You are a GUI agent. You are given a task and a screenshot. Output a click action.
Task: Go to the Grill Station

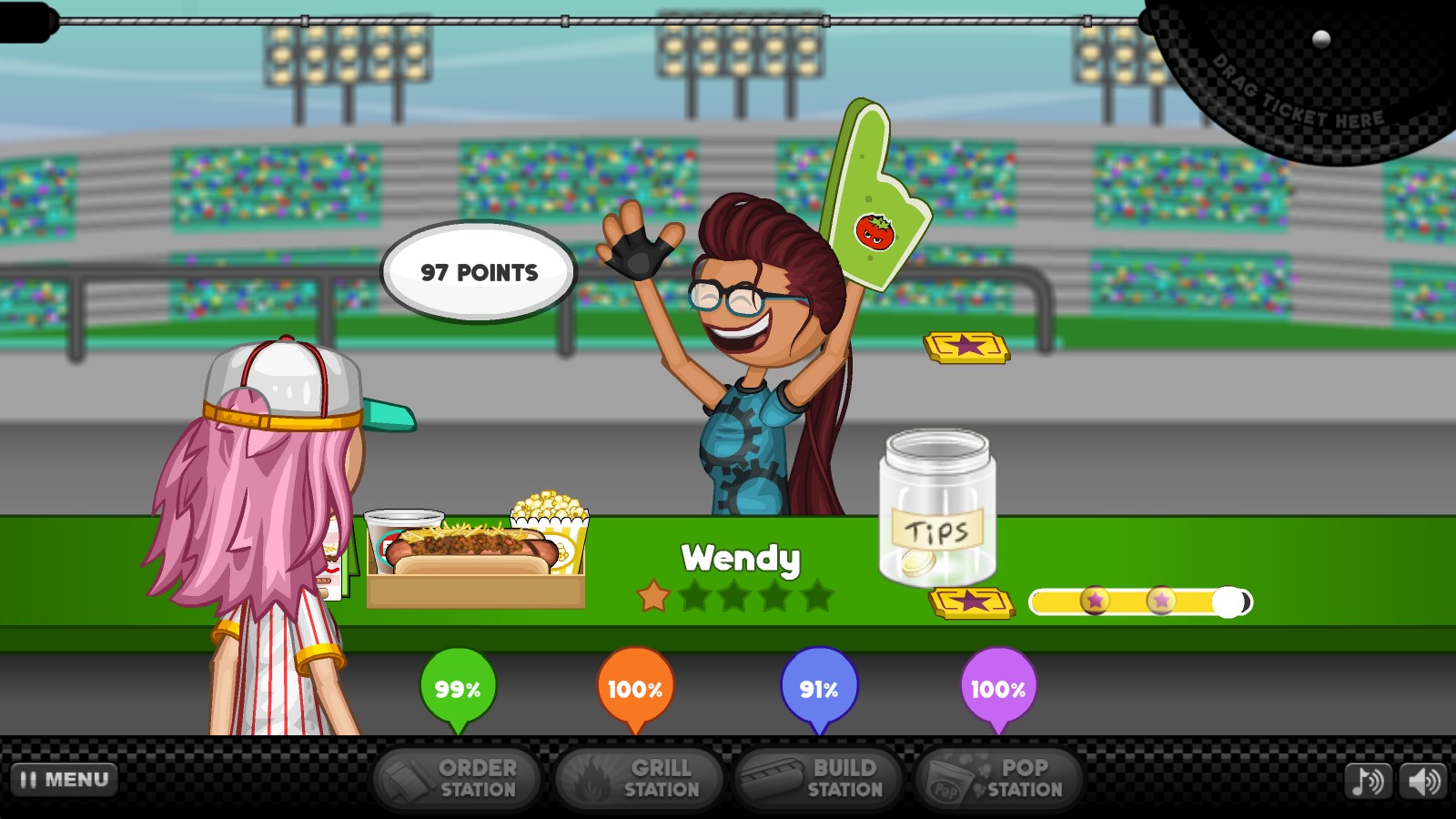639,779
